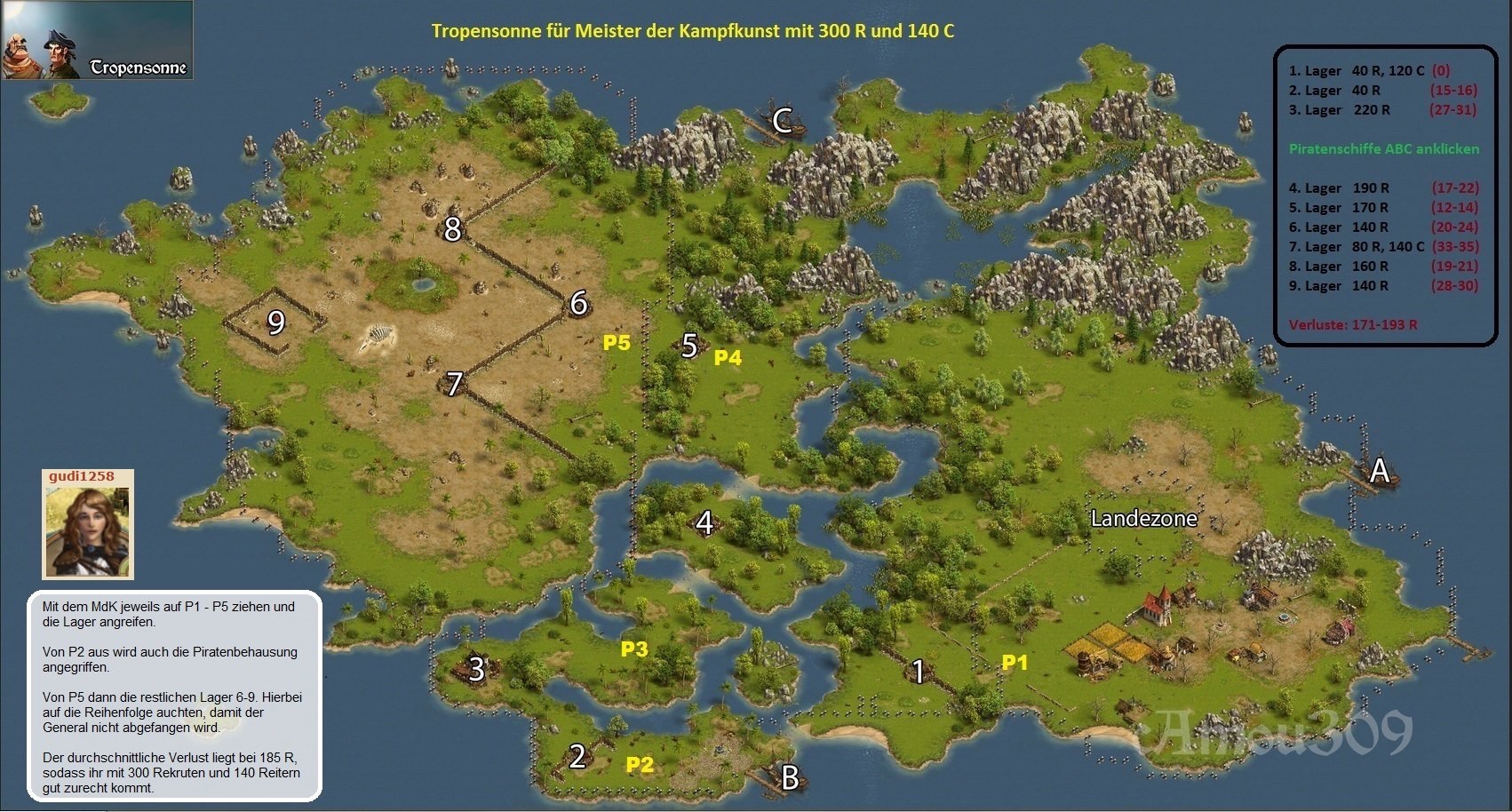Select camp marker 8 on the map

pyautogui.click(x=452, y=229)
